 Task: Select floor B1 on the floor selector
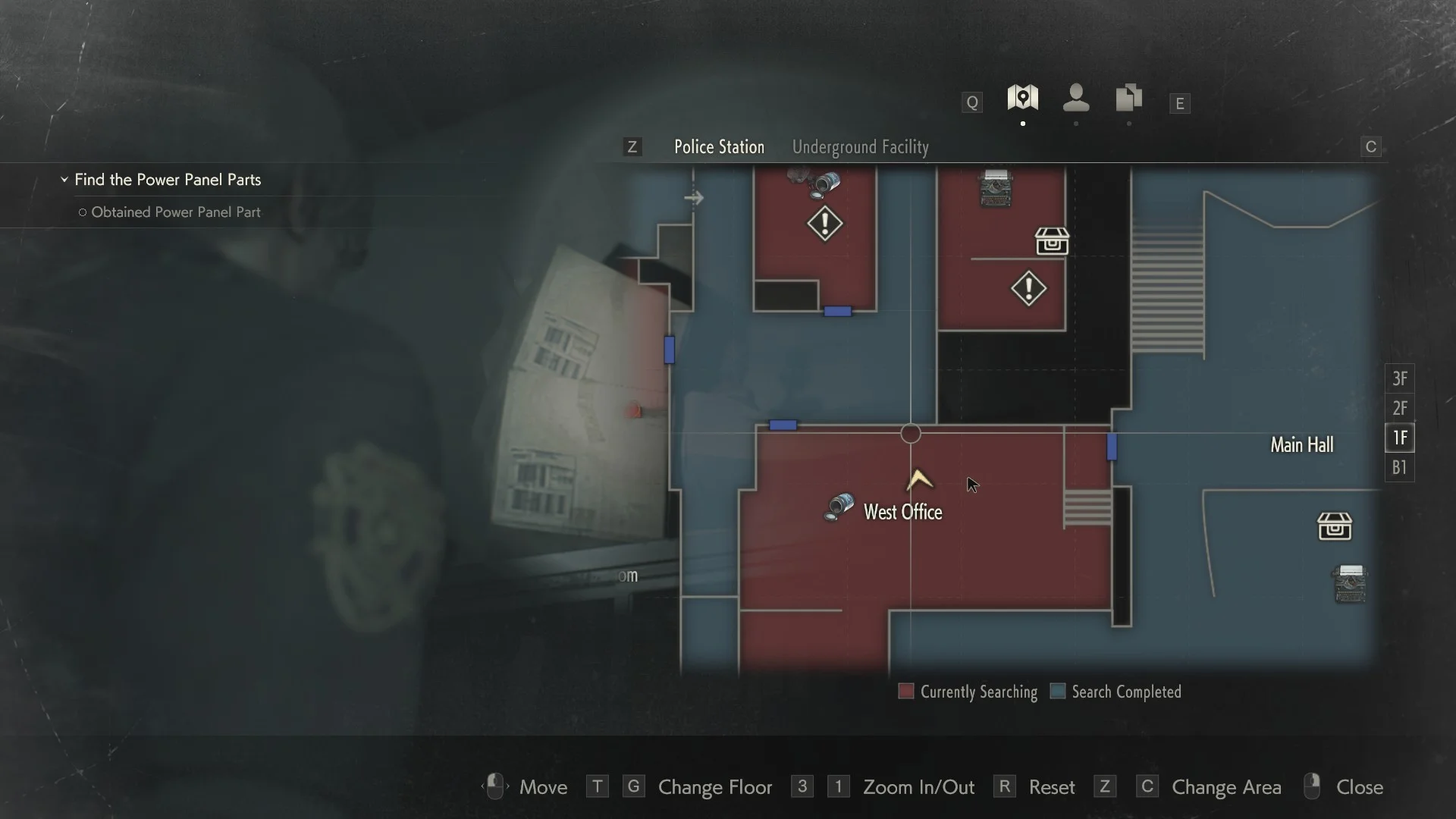click(1399, 468)
